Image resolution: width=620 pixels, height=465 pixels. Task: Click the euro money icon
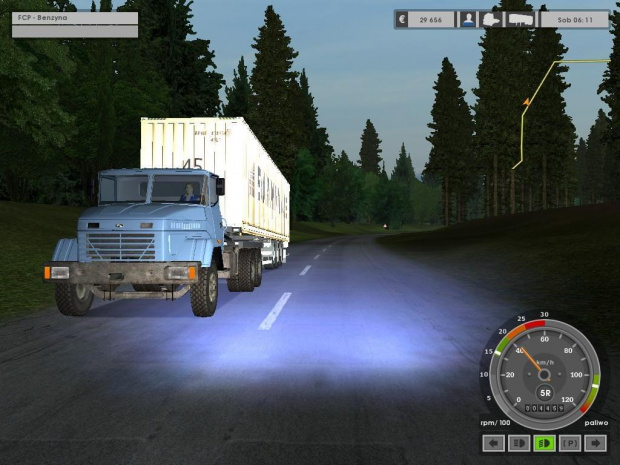[402, 19]
